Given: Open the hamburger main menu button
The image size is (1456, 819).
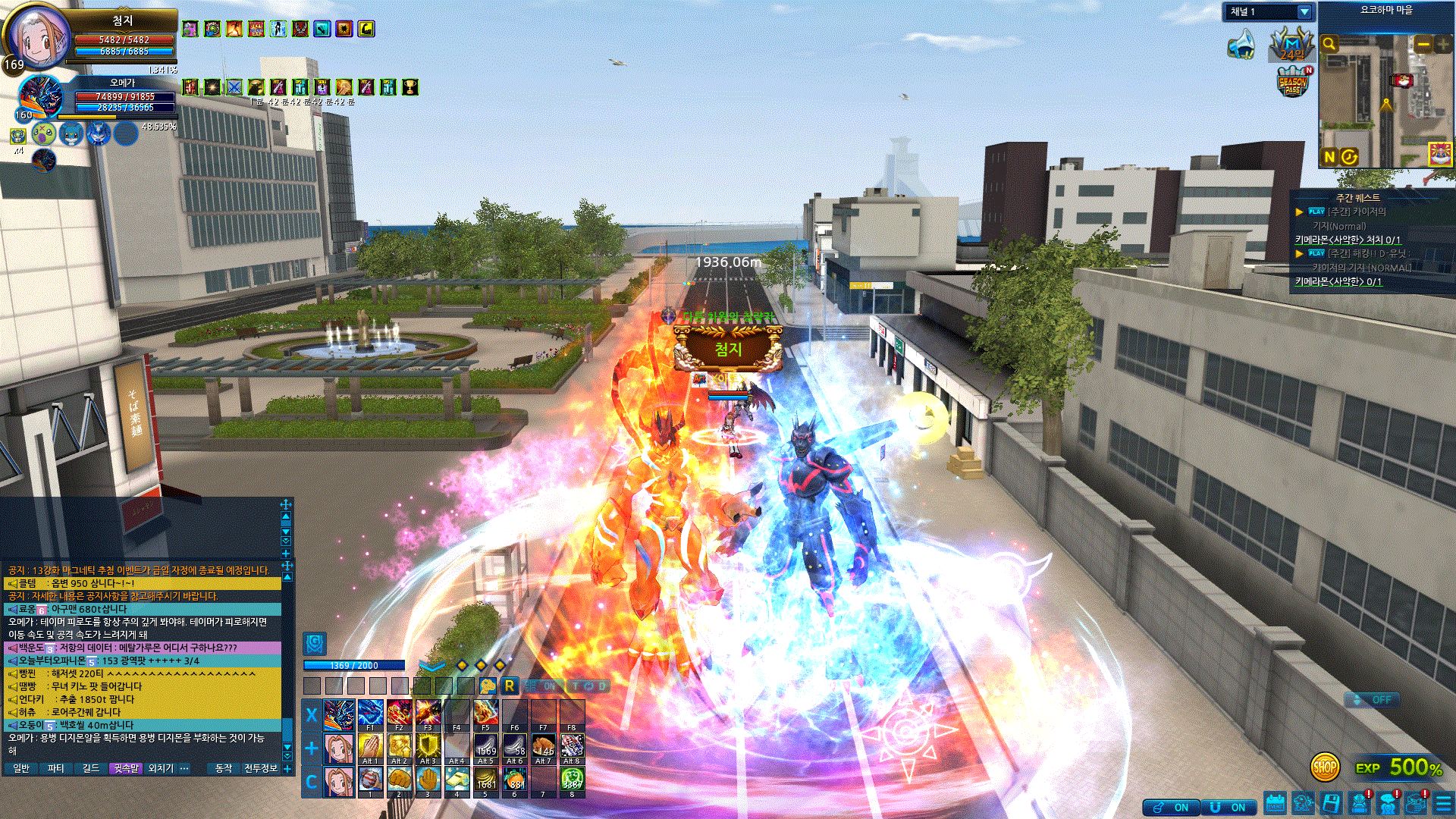Looking at the screenshot, I should coord(1443,804).
